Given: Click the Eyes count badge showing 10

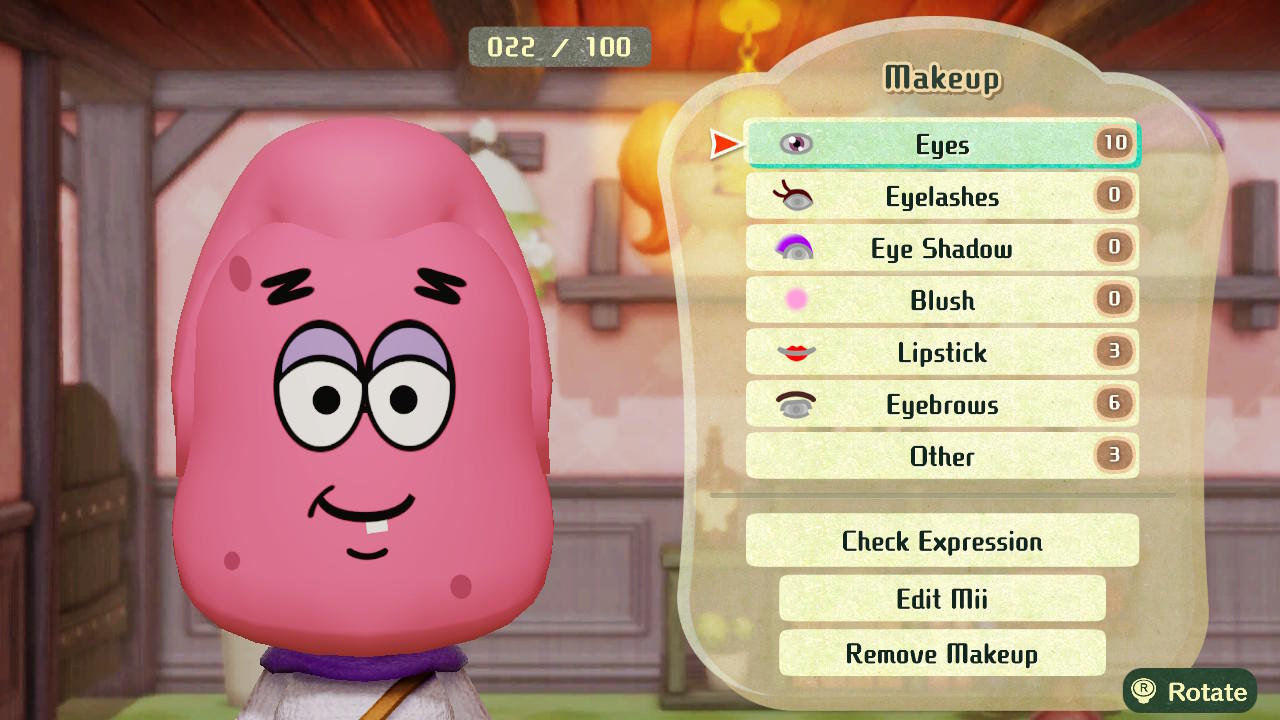Looking at the screenshot, I should [1113, 144].
